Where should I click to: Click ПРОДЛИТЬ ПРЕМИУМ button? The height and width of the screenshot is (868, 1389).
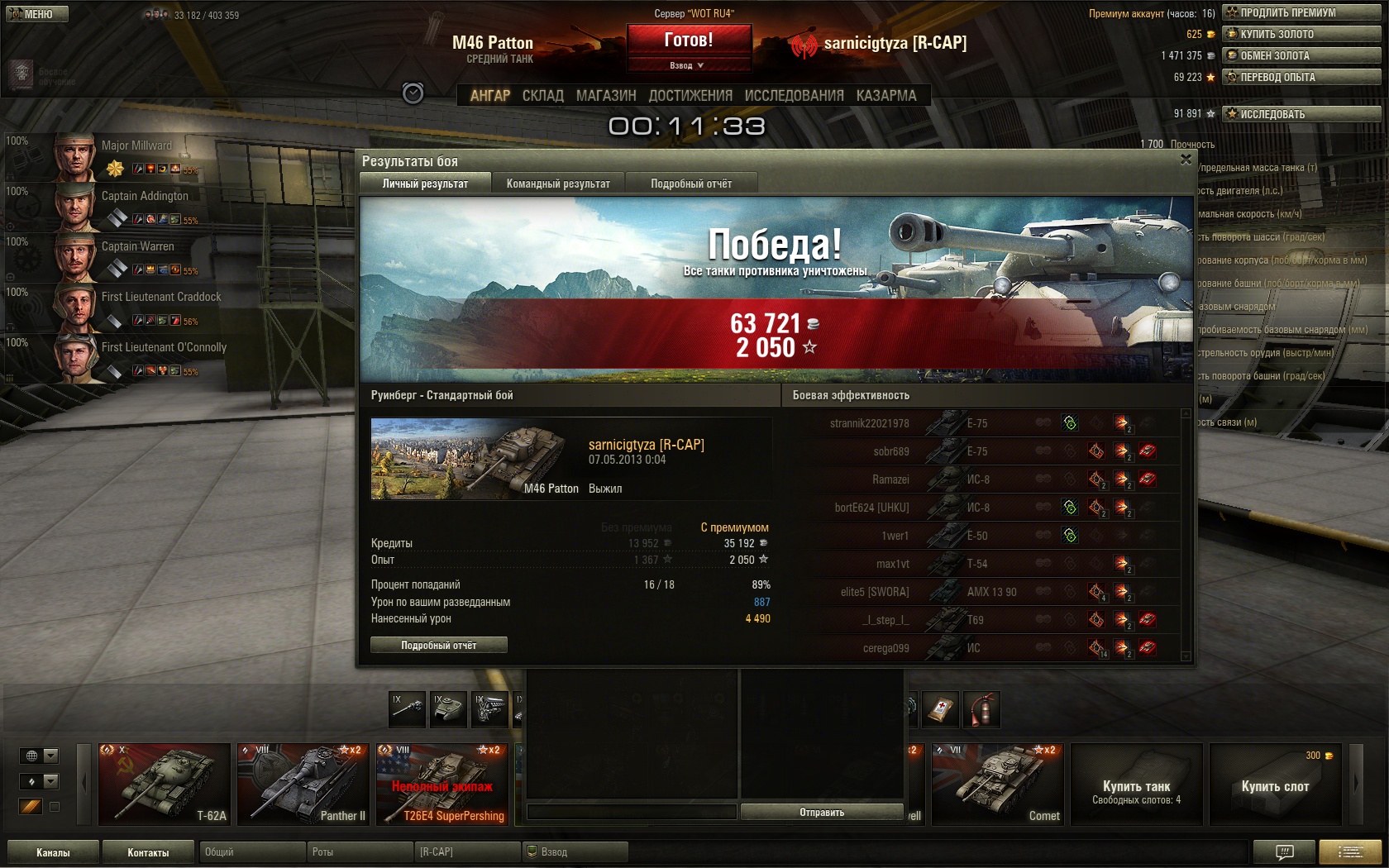1301,12
